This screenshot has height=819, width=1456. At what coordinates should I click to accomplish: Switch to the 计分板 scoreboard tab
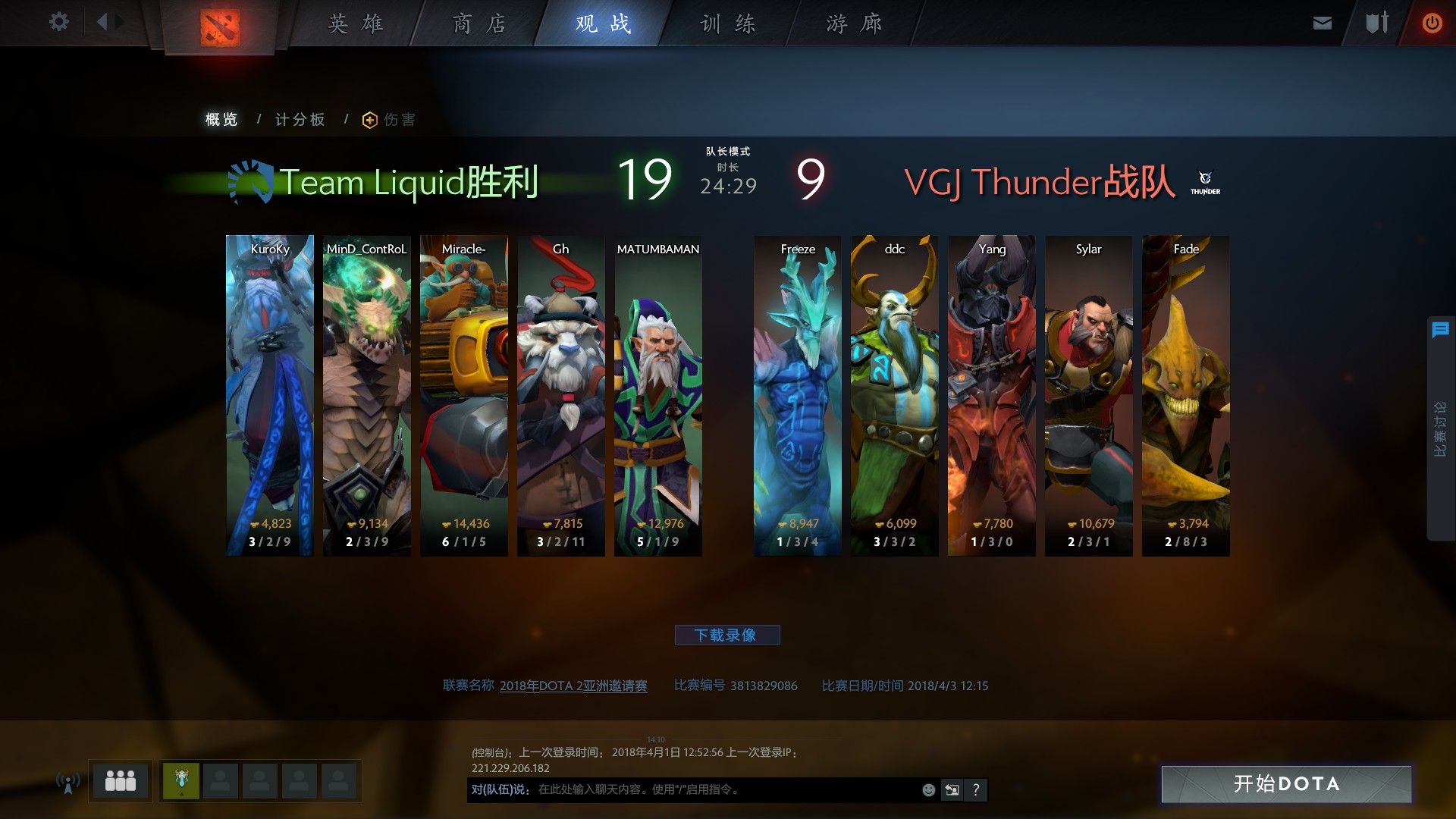click(x=300, y=119)
